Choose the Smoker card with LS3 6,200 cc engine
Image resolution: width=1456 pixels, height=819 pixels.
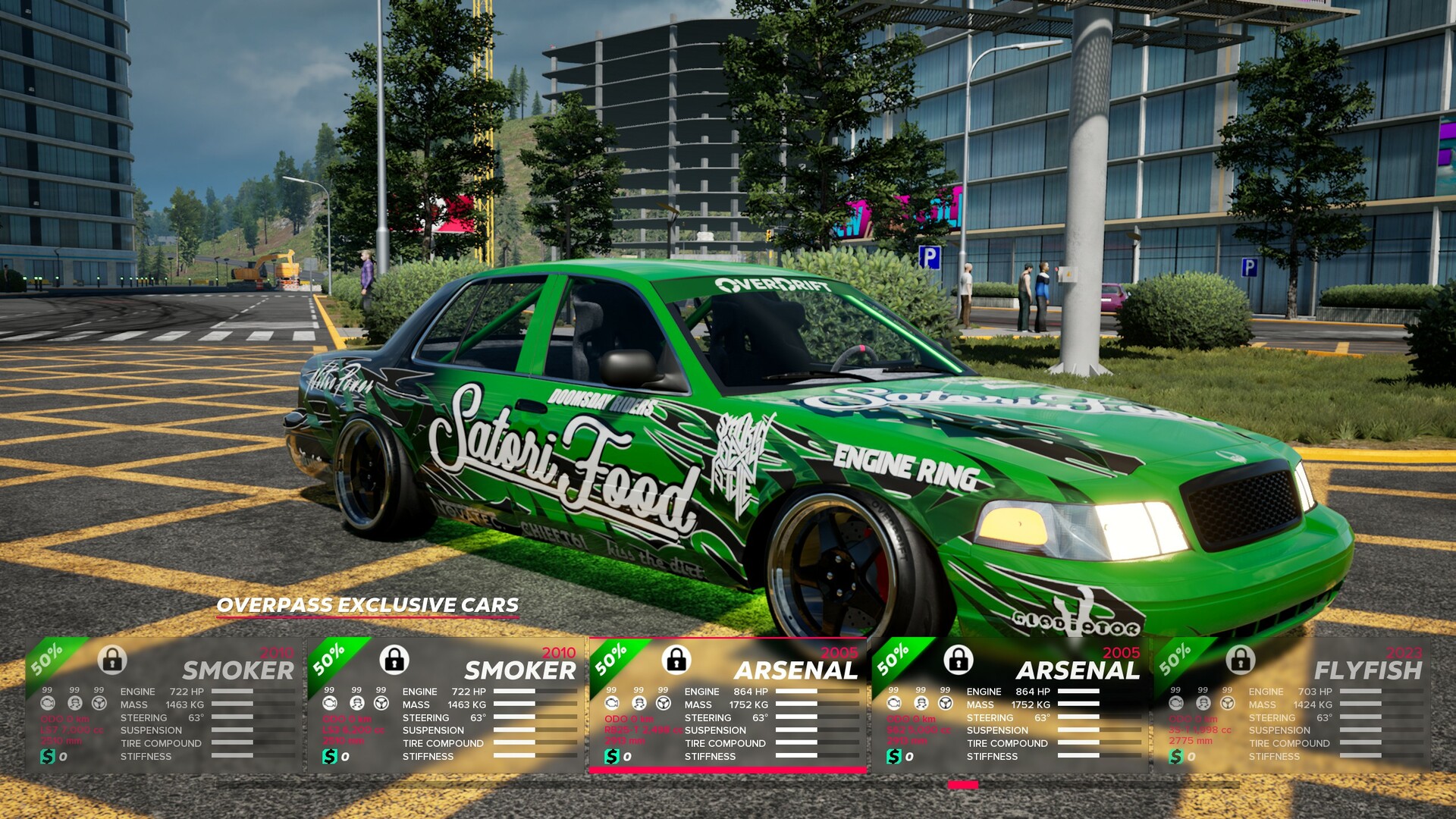(x=445, y=705)
